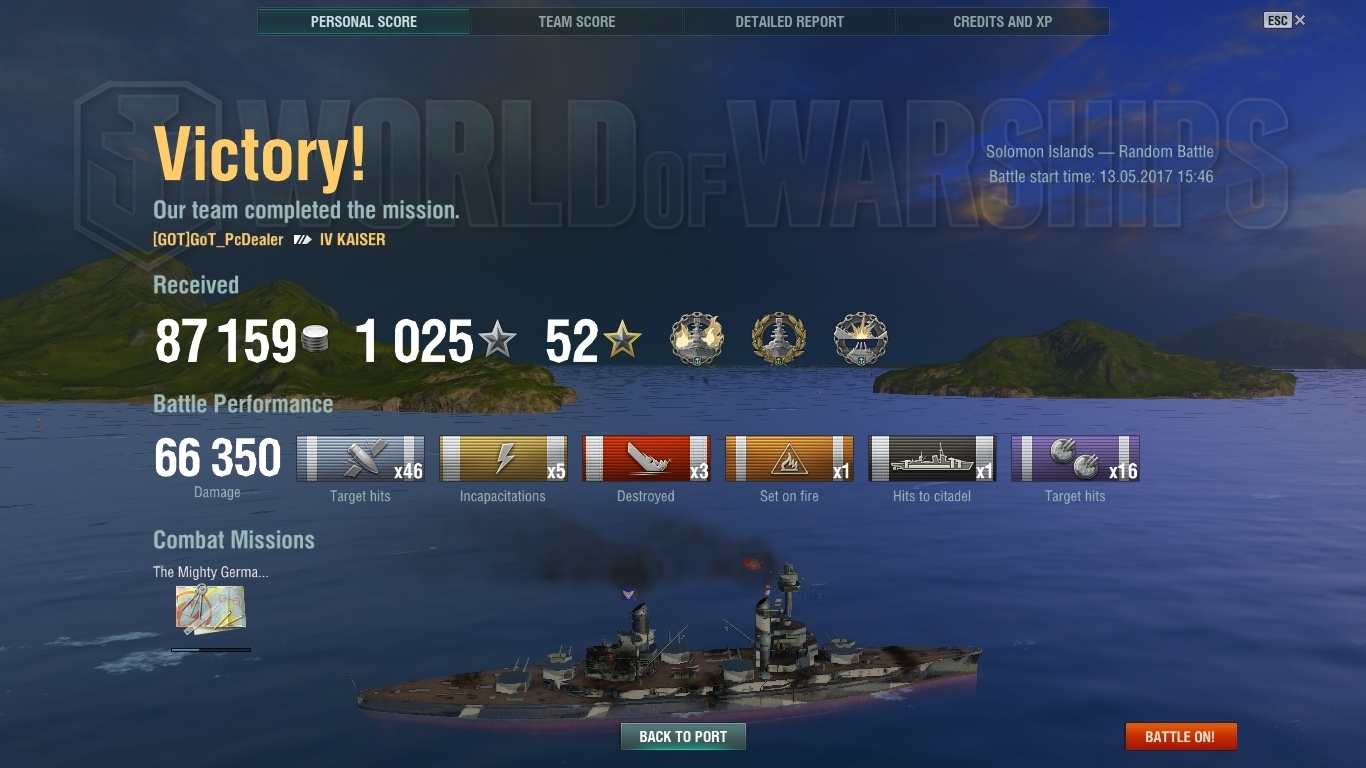Switch to the Team Score tab

(x=577, y=21)
